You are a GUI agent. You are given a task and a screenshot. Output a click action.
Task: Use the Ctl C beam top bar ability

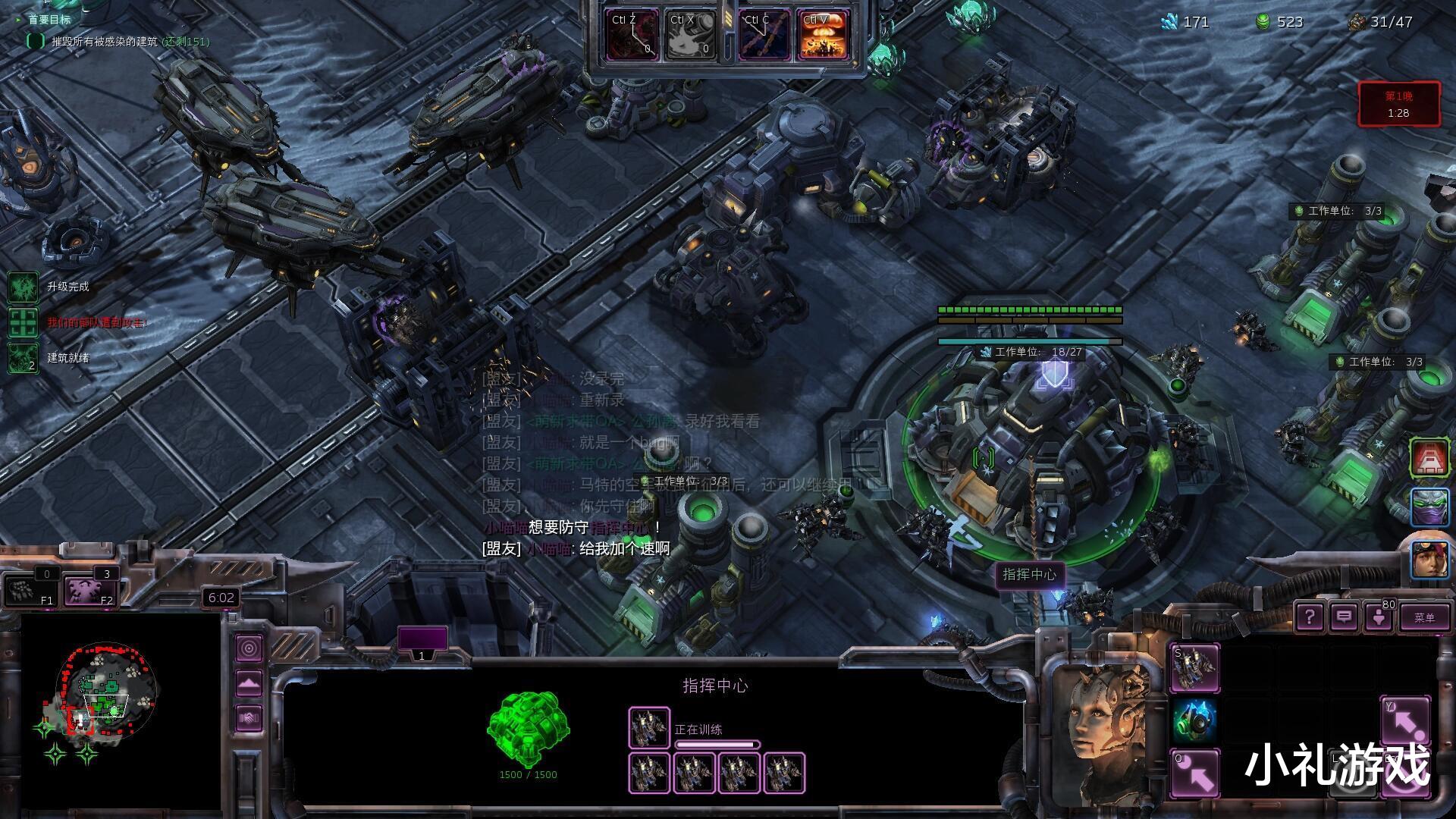point(764,36)
